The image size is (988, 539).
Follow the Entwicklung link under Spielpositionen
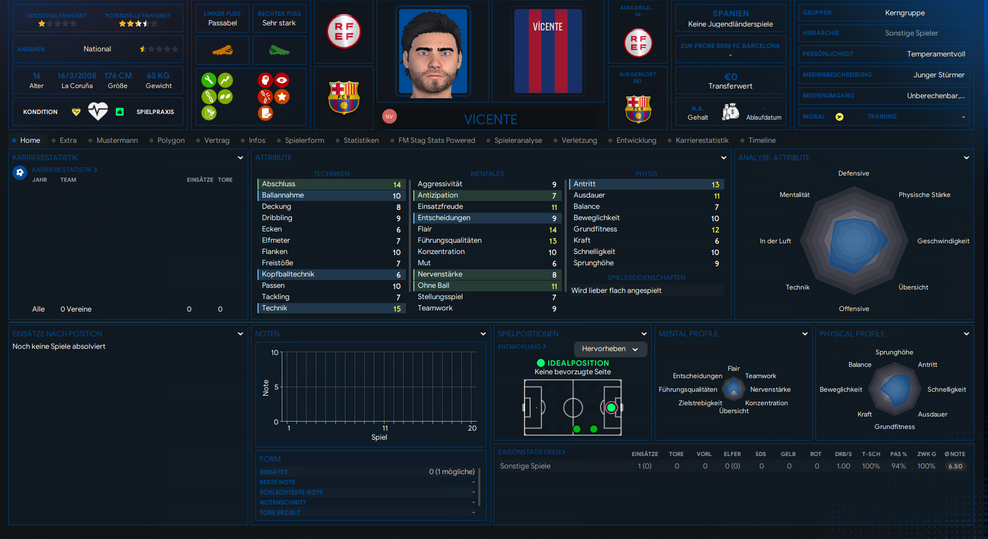pos(520,346)
